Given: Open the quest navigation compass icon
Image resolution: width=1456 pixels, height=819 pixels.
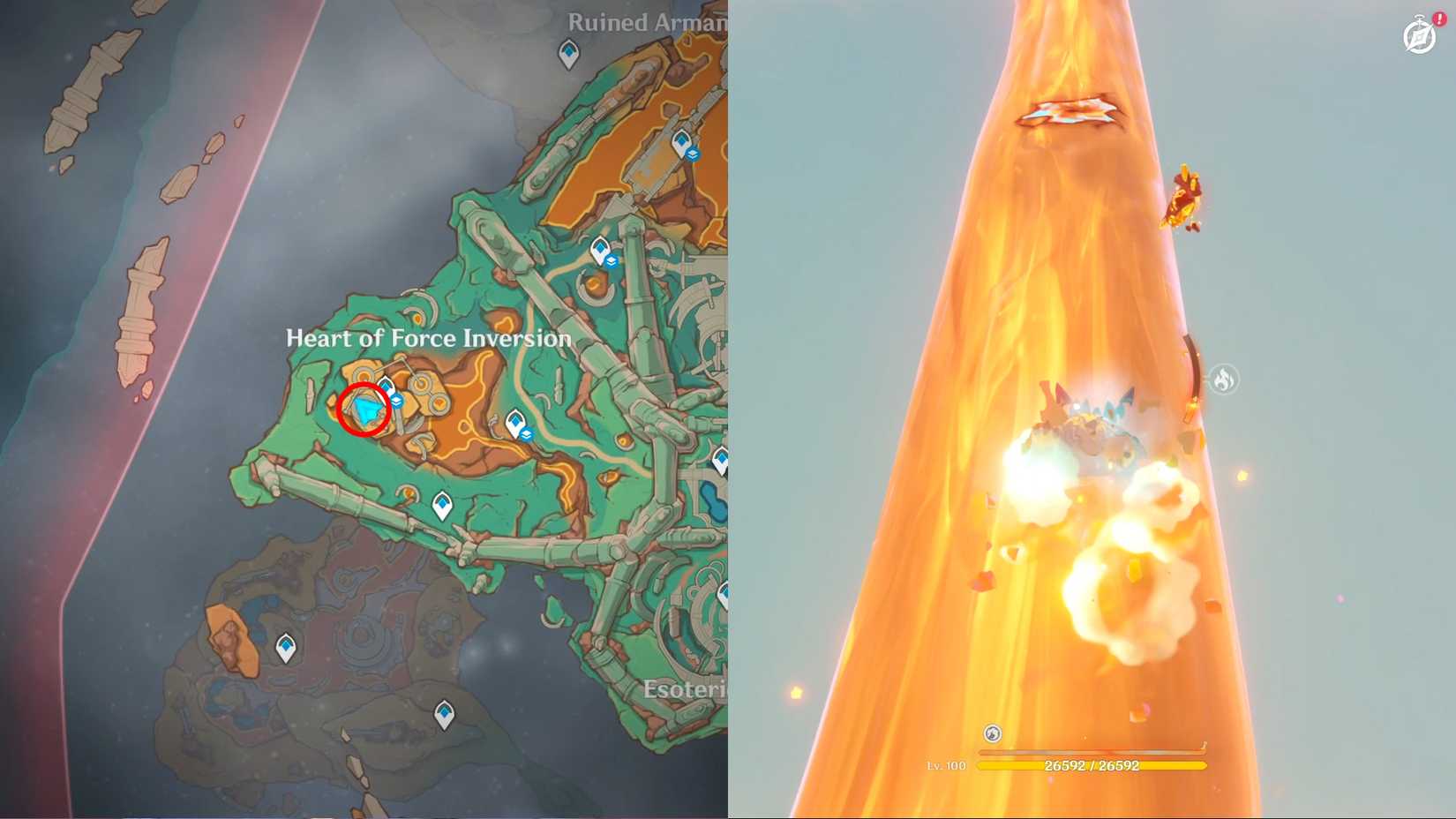Looking at the screenshot, I should [1418, 37].
